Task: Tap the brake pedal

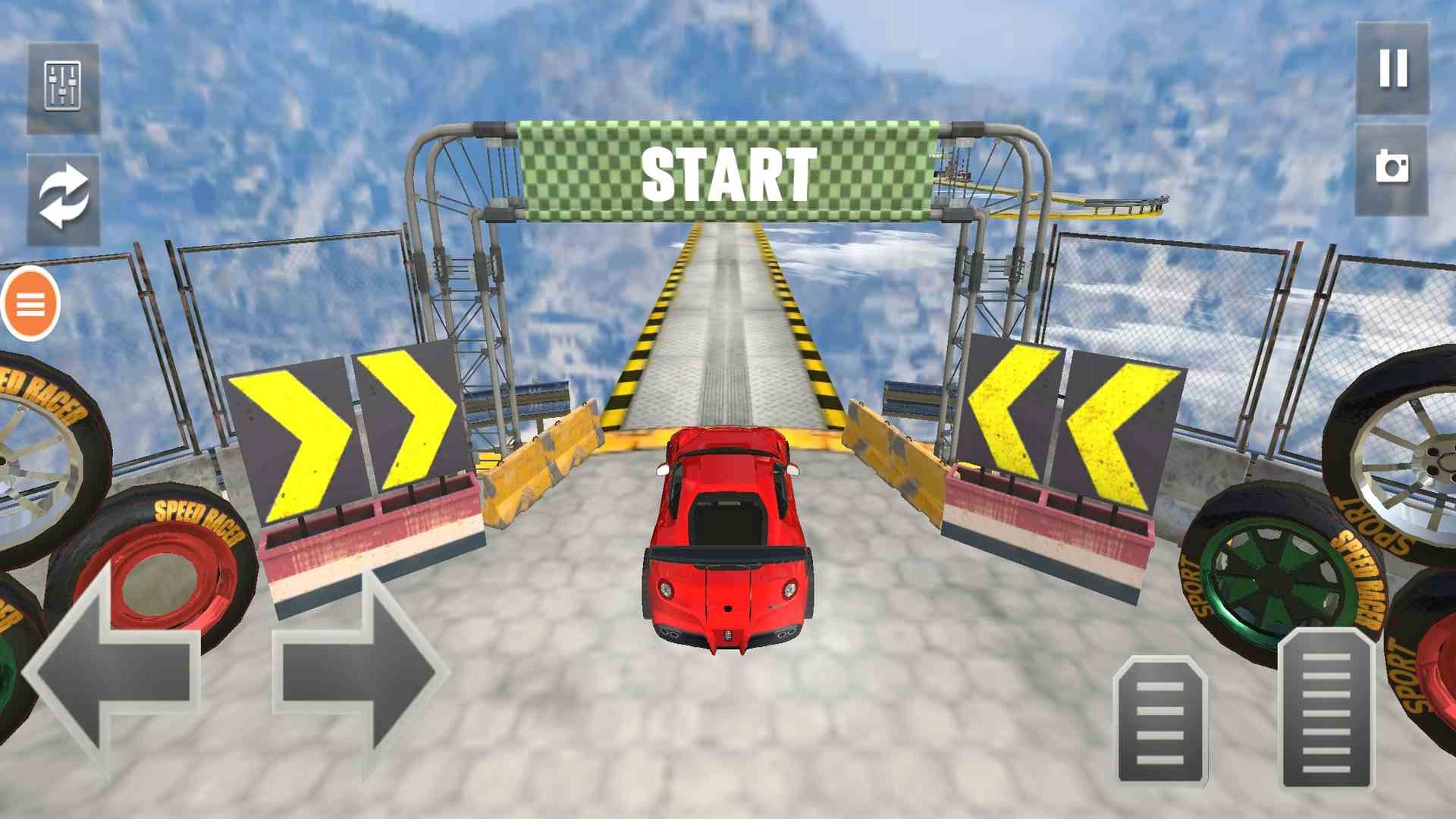Action: coord(1160,720)
